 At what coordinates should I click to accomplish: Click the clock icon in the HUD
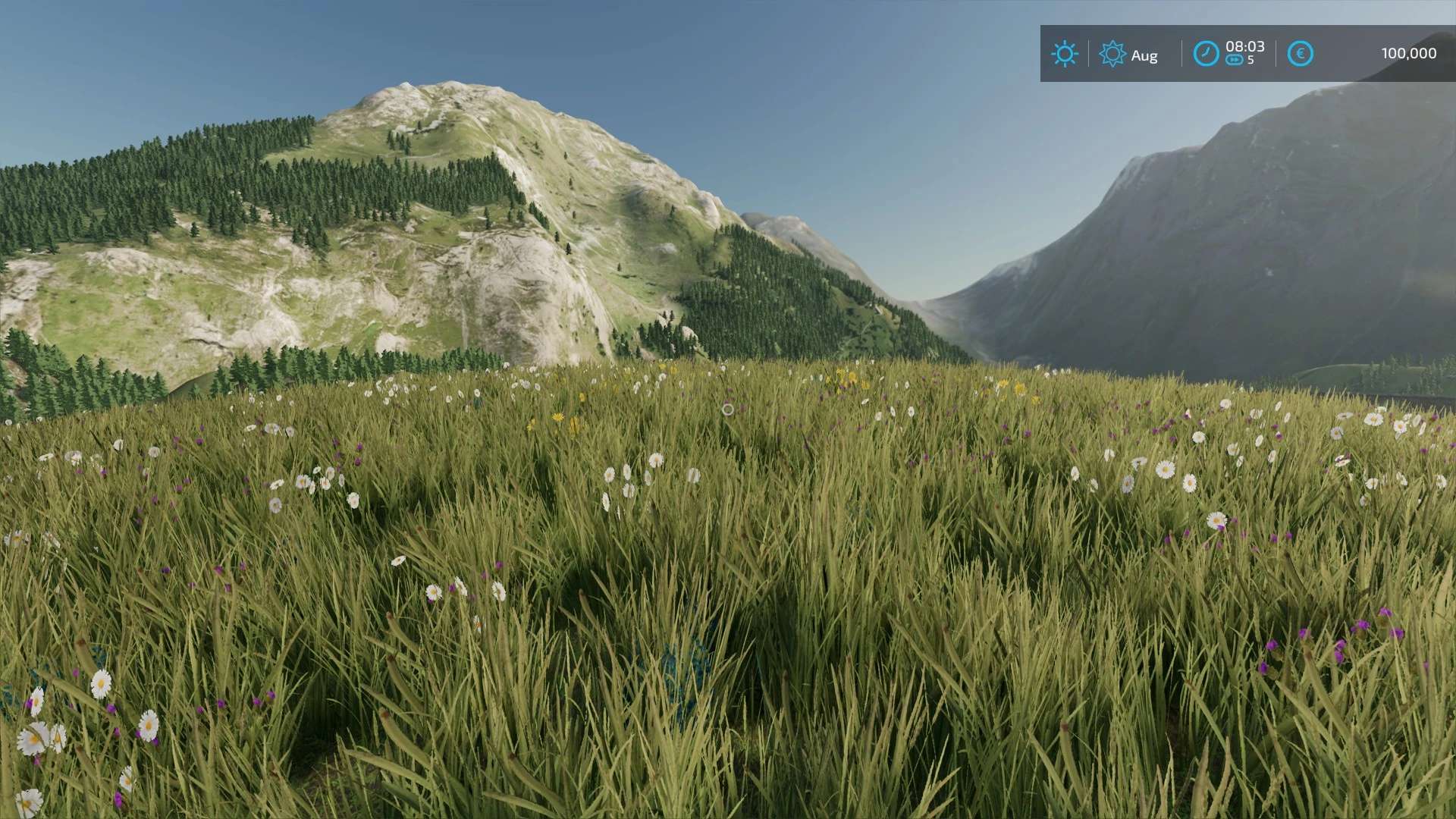(1206, 54)
